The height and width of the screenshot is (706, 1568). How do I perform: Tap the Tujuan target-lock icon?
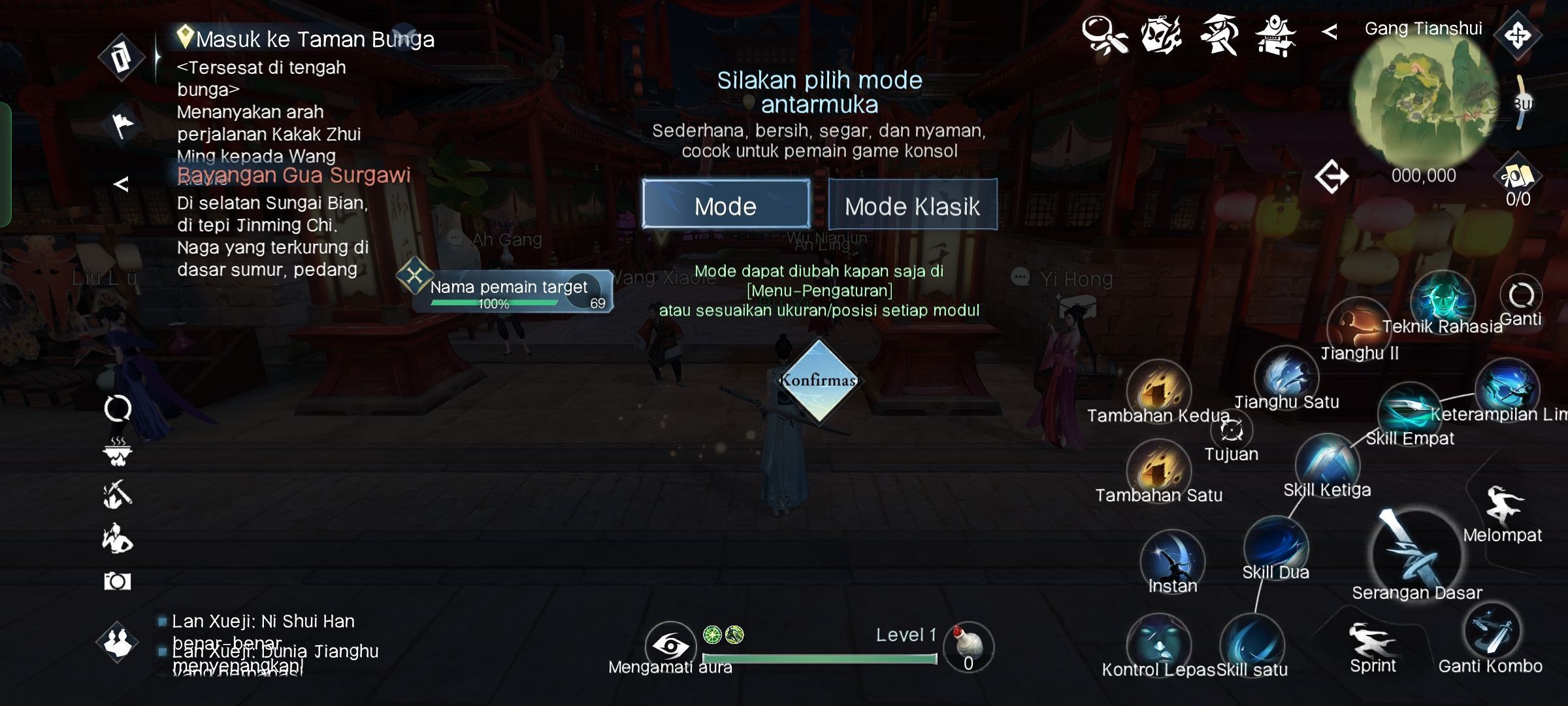[1232, 431]
